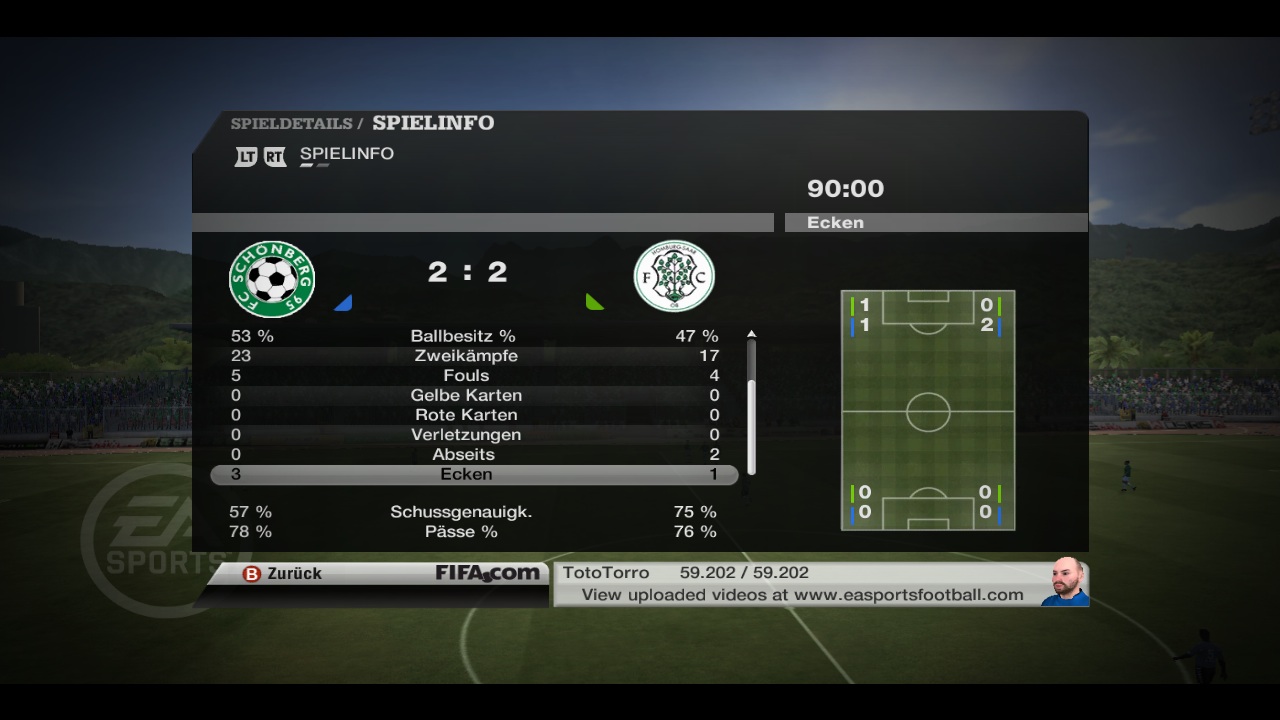This screenshot has height=720, width=1280.
Task: Select the Ballbesitz % stat row
Action: [463, 336]
